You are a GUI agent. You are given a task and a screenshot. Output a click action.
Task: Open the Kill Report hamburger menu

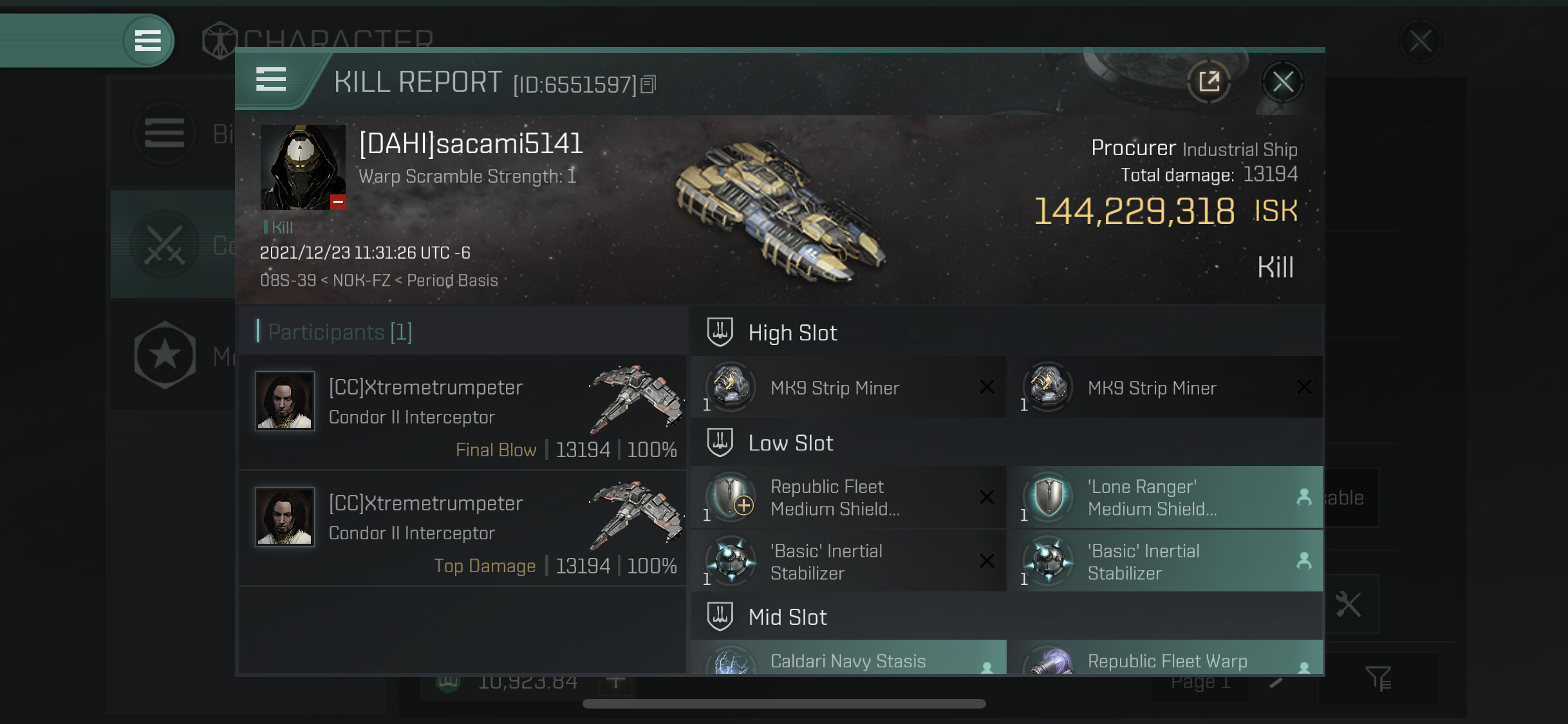271,80
